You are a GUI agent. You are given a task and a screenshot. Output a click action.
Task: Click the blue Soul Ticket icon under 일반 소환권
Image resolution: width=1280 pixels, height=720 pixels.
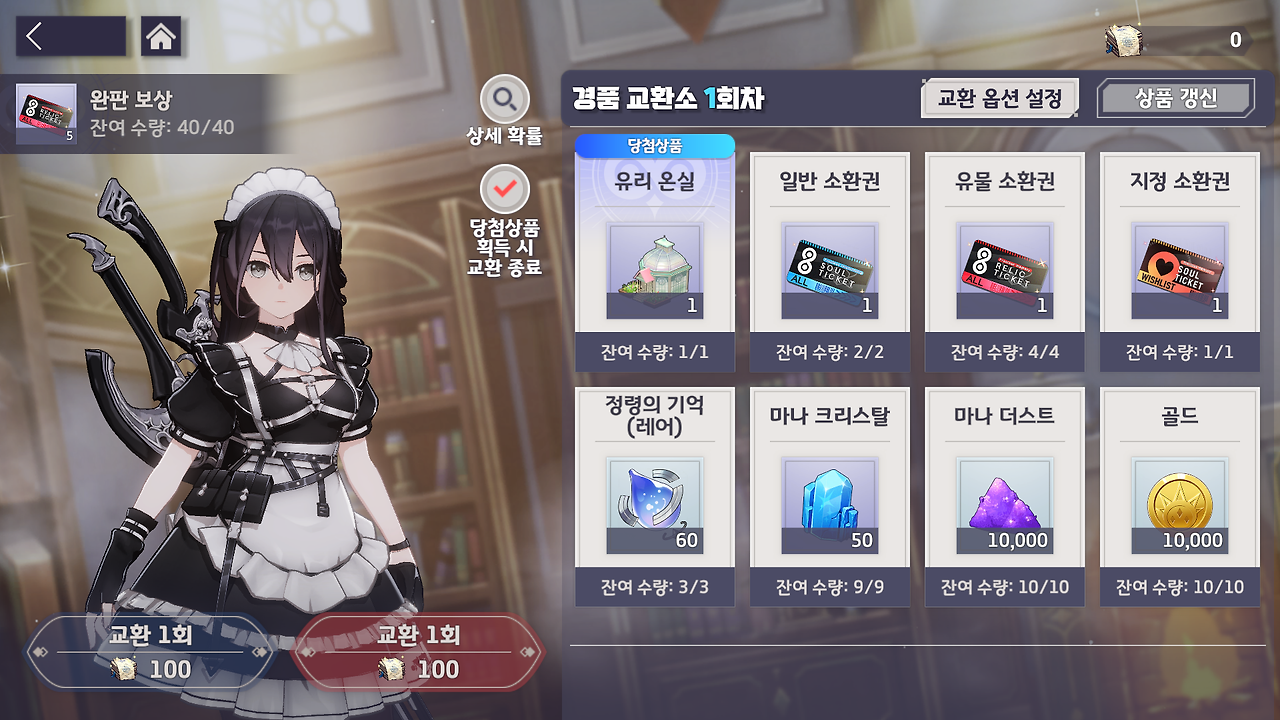tap(830, 268)
